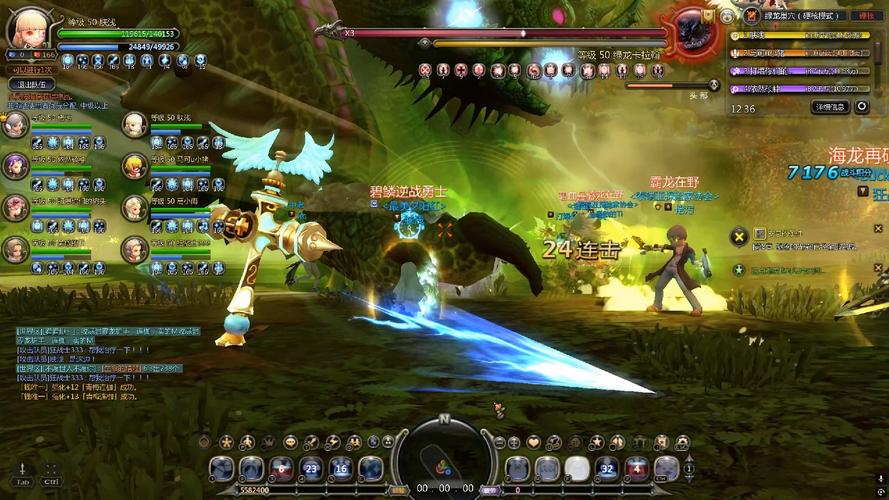Image resolution: width=889 pixels, height=500 pixels.
Task: Click the round ring button beside 详细信息
Action: 862,107
